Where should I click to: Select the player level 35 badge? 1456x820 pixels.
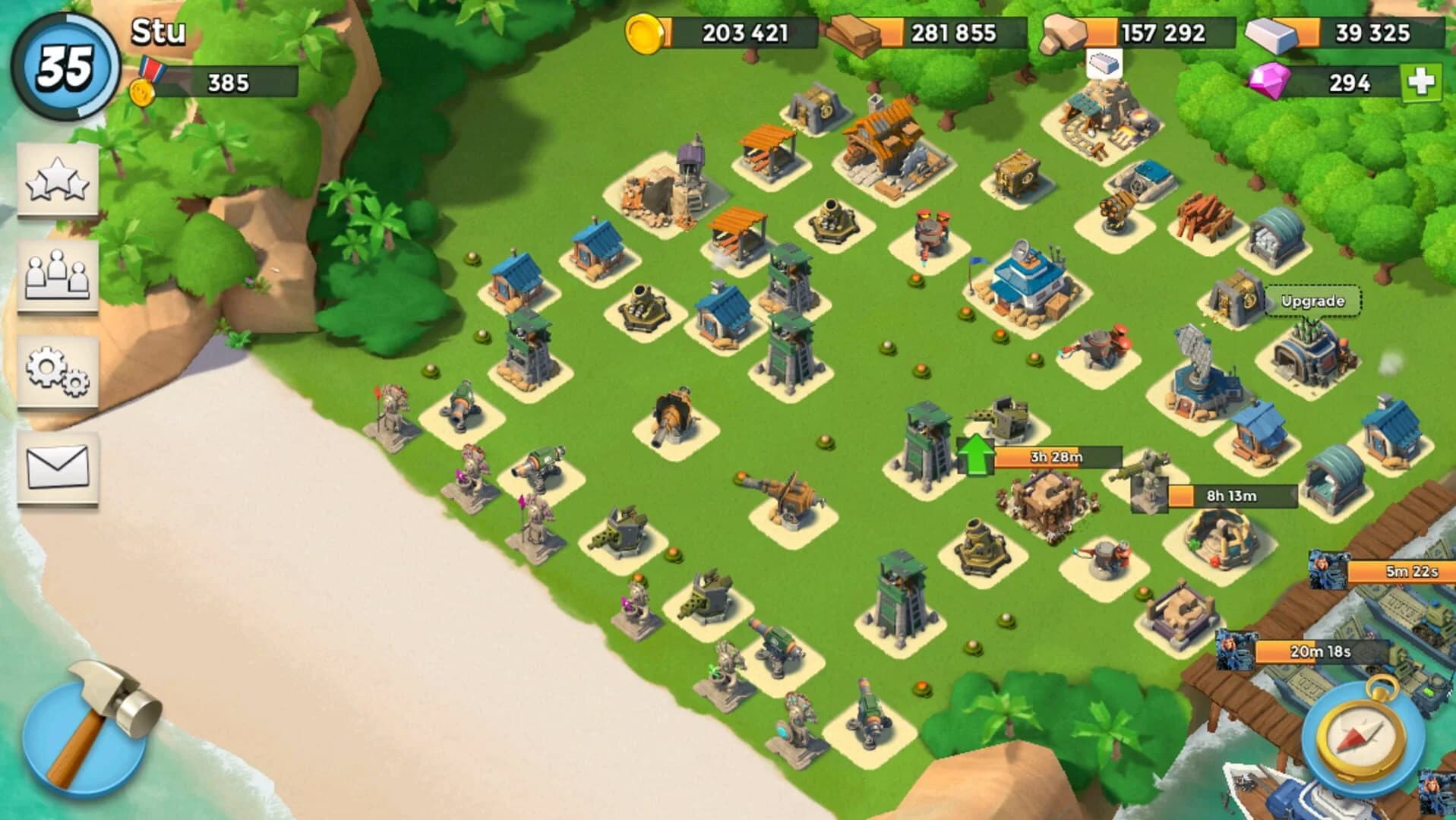point(63,65)
